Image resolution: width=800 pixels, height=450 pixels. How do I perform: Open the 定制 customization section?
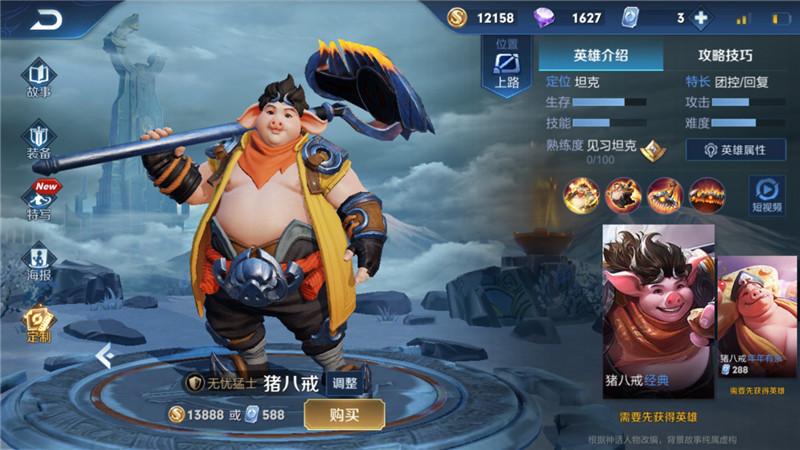[x=39, y=322]
